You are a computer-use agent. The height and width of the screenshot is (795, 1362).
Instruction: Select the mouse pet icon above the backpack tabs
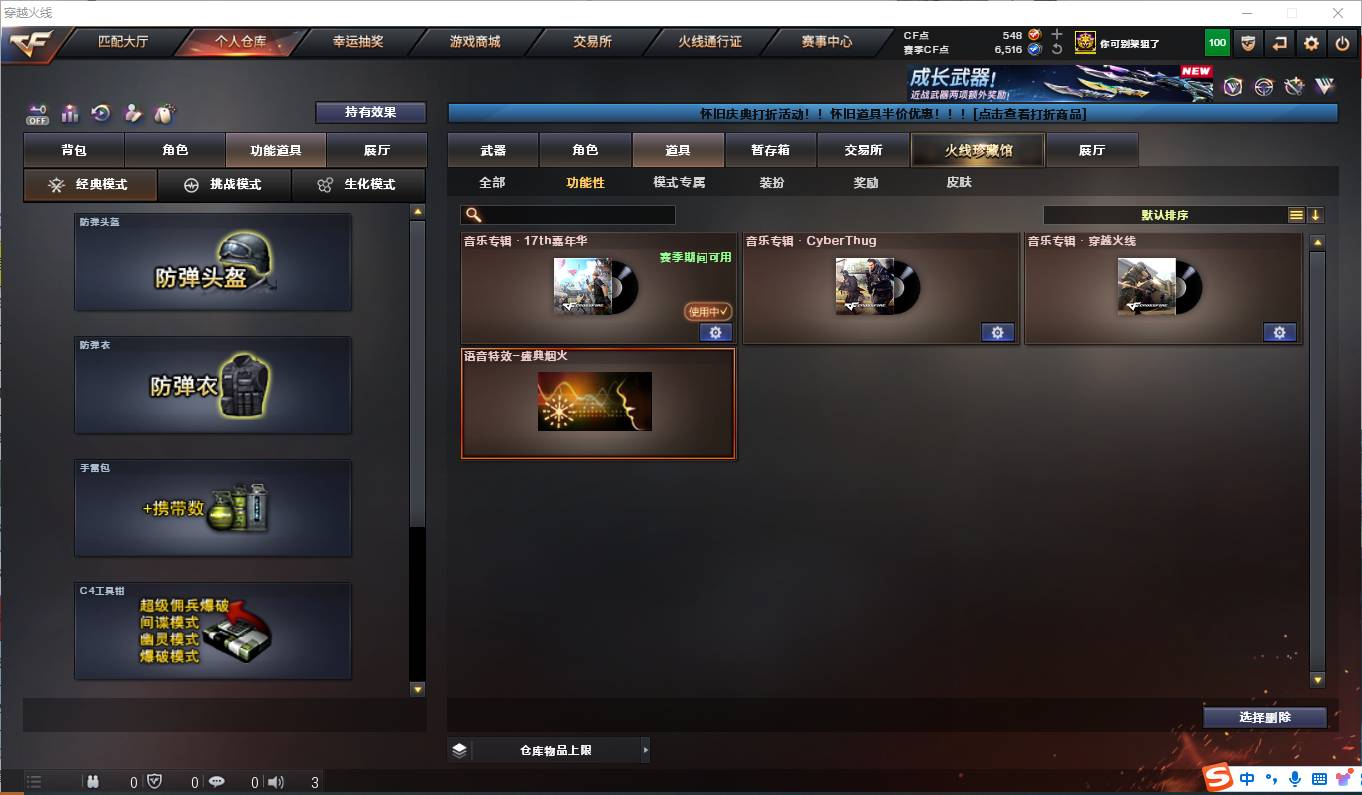click(163, 111)
